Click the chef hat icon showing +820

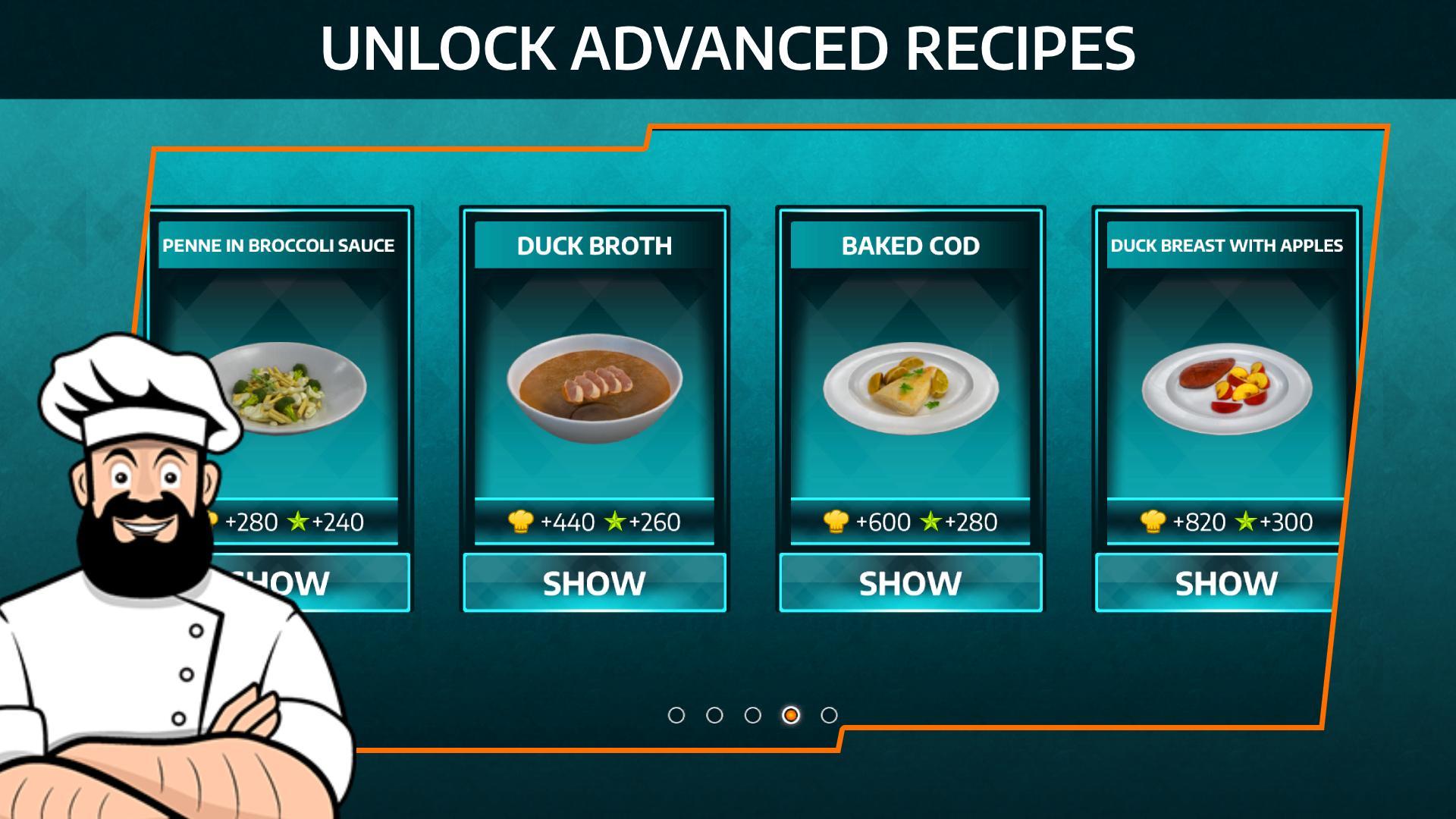(x=1153, y=522)
